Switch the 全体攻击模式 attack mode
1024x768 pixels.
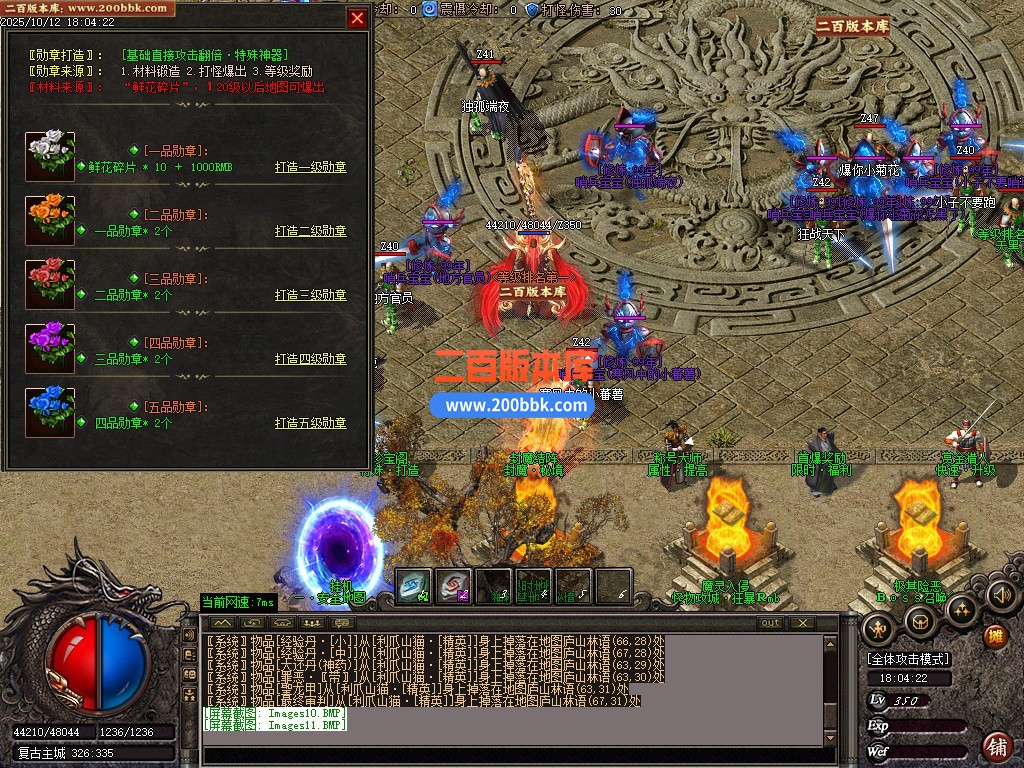[909, 659]
